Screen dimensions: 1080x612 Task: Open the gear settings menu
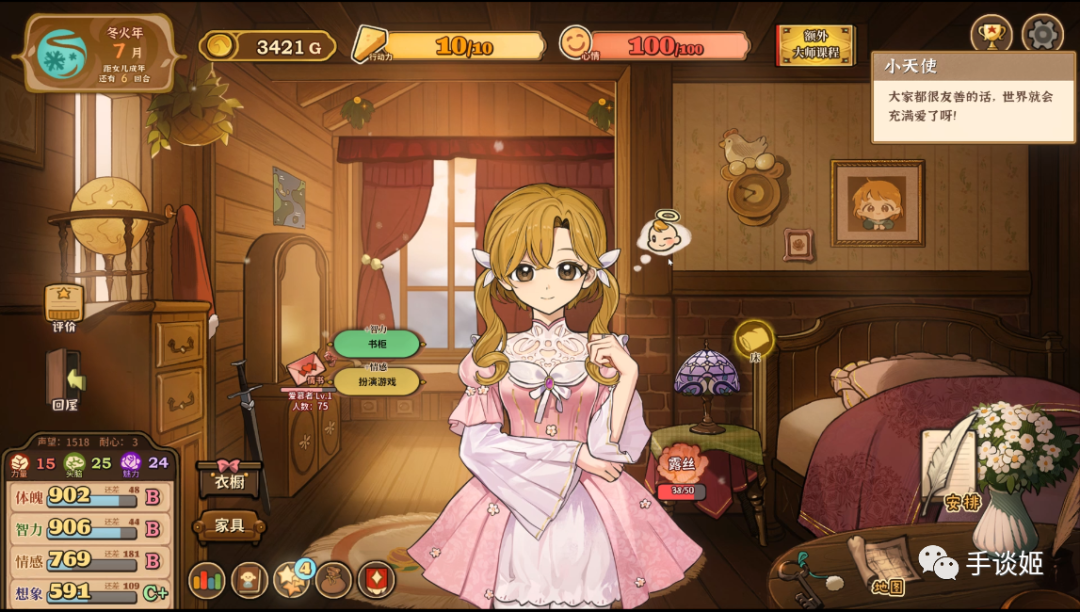coord(1042,35)
